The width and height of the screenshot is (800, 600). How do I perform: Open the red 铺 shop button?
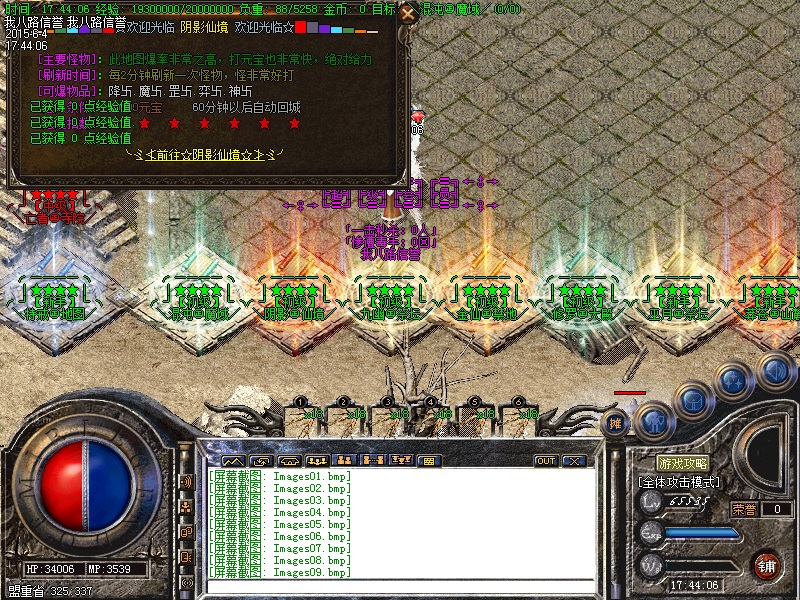pos(768,565)
